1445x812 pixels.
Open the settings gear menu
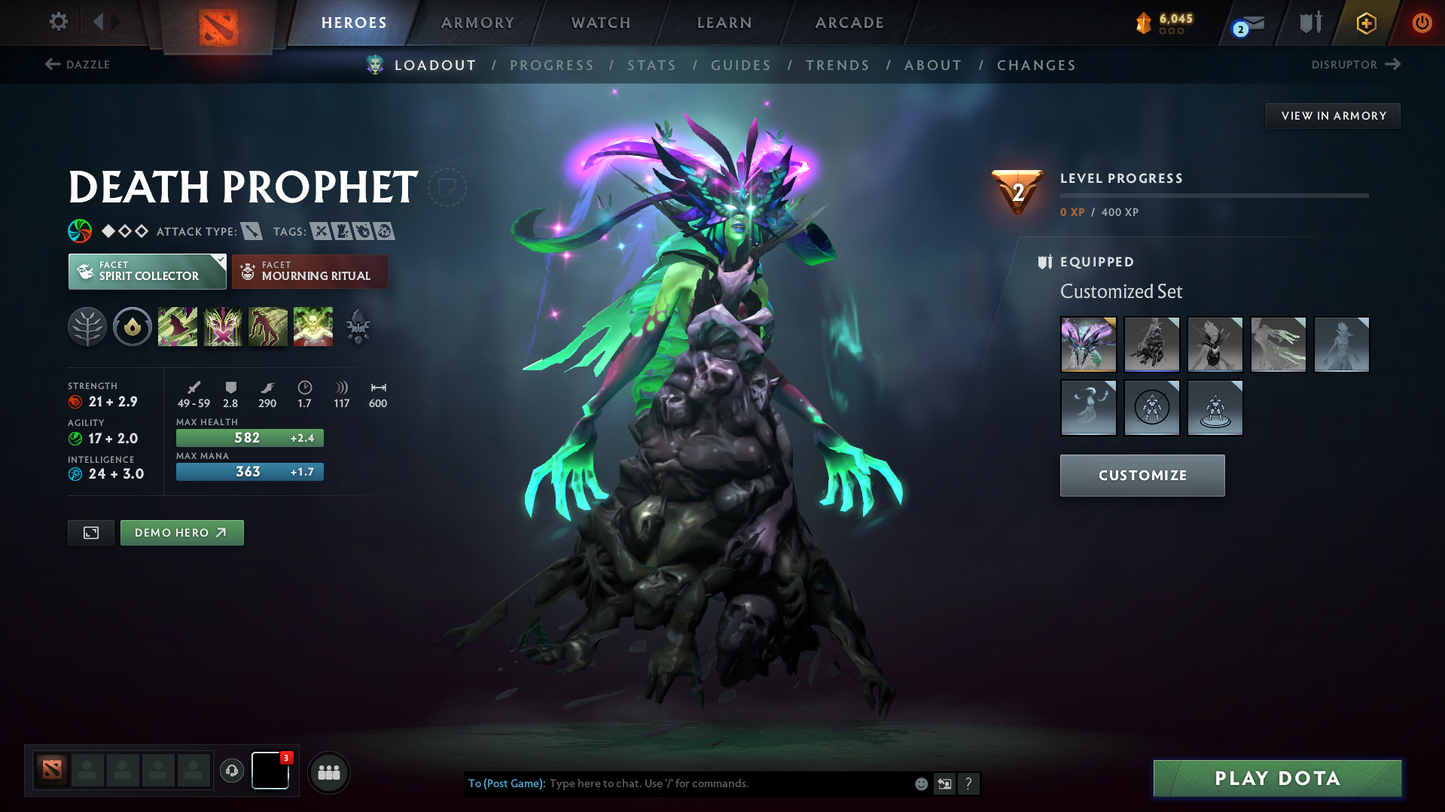point(59,21)
